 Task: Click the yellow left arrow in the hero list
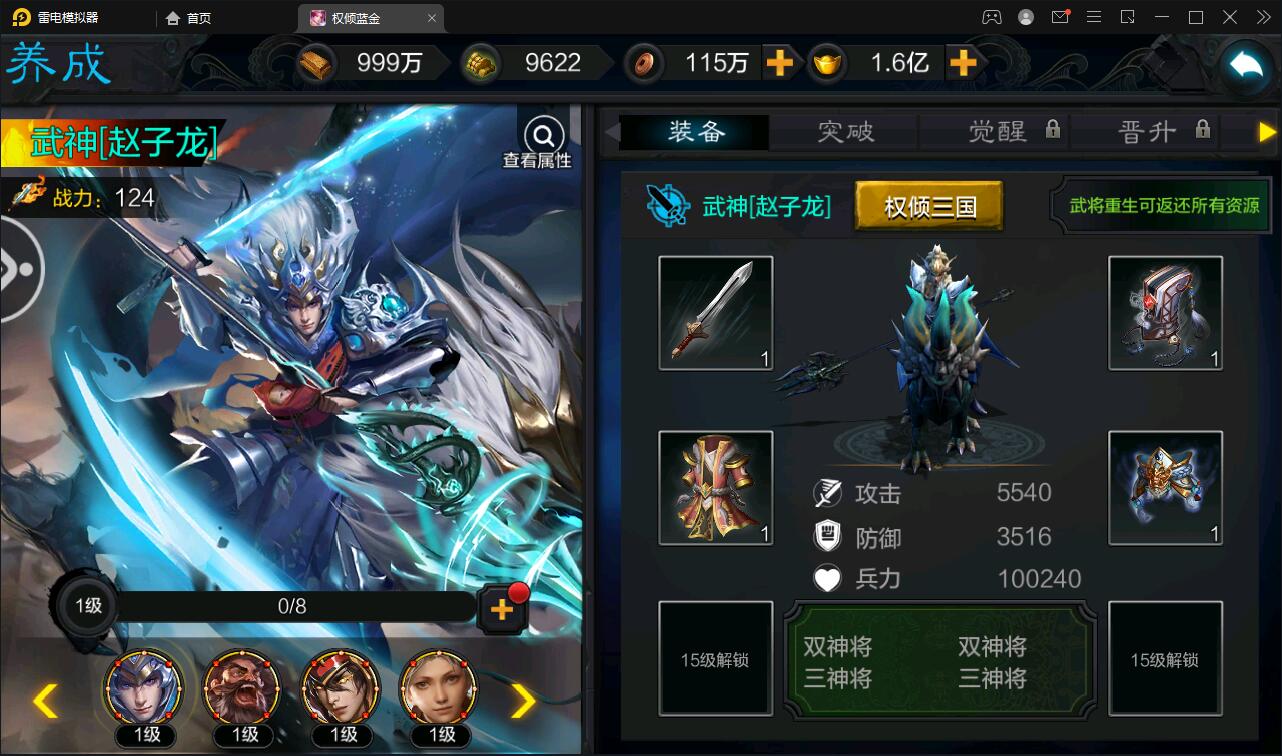44,701
